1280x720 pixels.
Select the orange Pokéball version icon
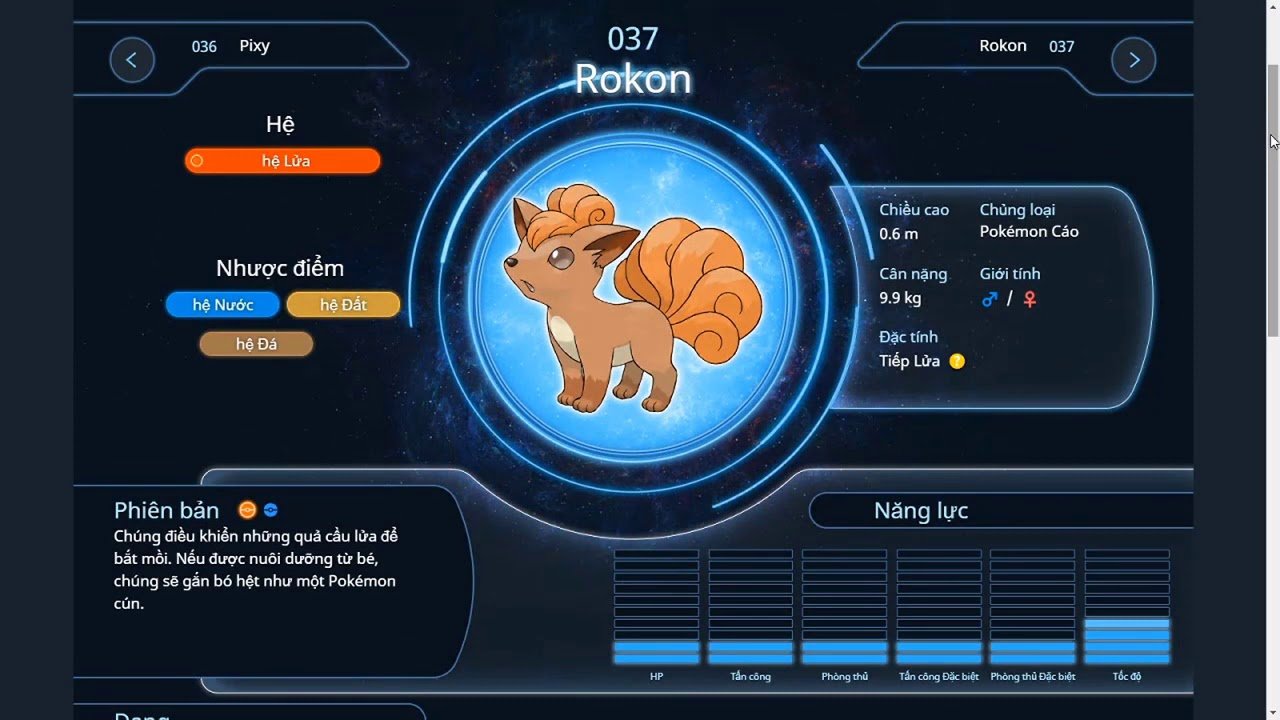(247, 510)
